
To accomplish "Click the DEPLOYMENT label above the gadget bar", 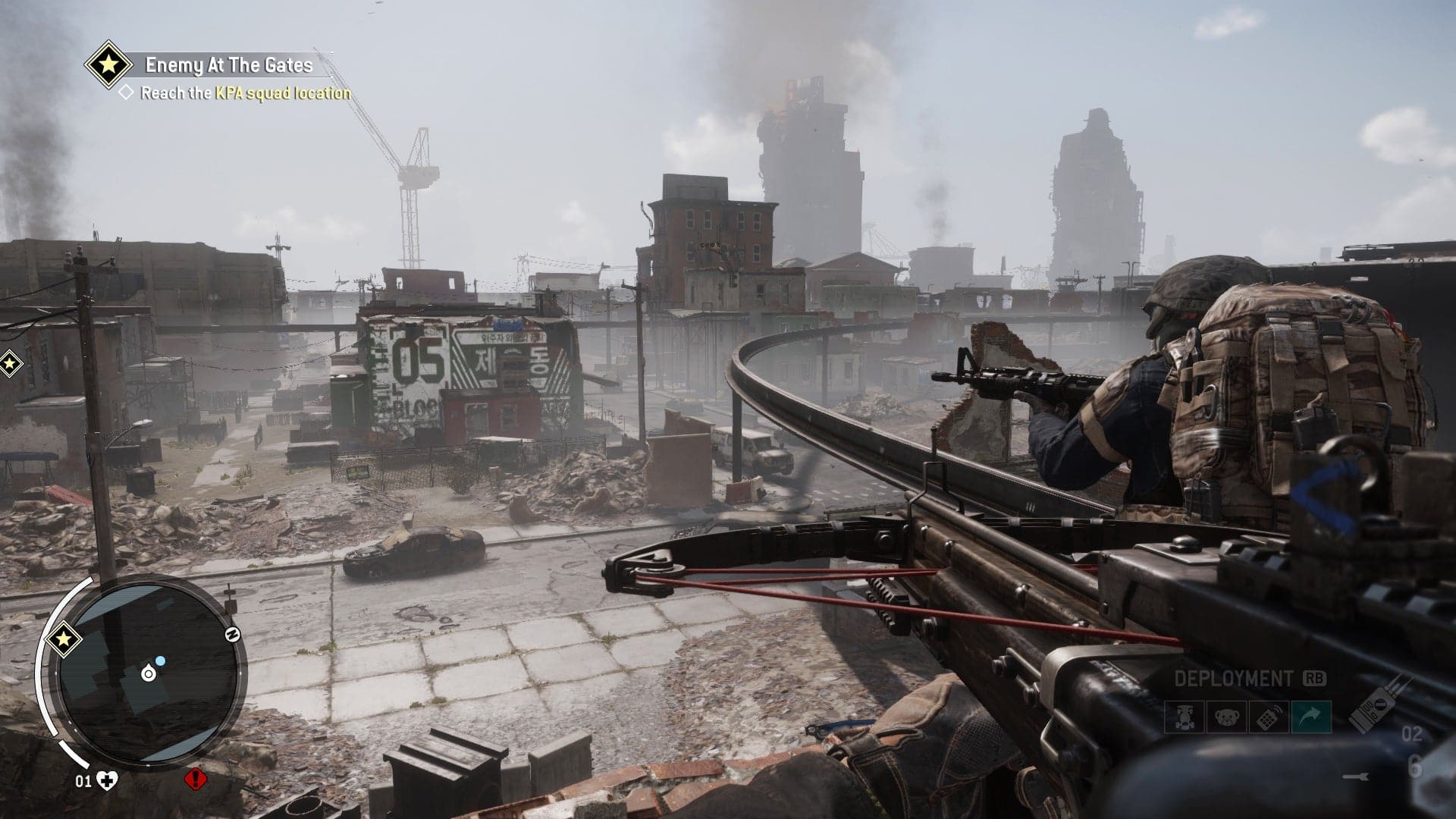I will click(1235, 677).
